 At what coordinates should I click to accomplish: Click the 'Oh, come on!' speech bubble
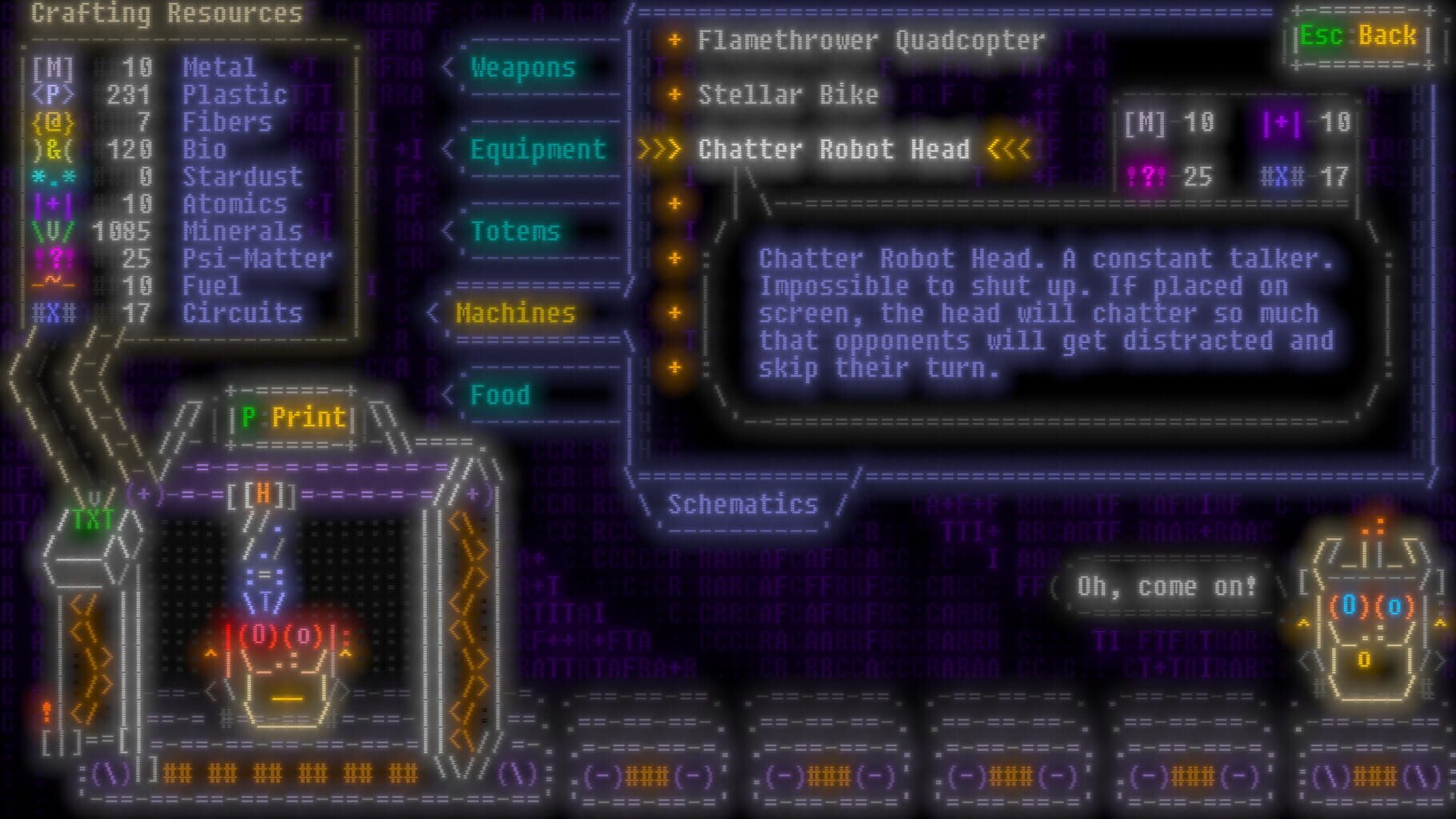[1167, 585]
